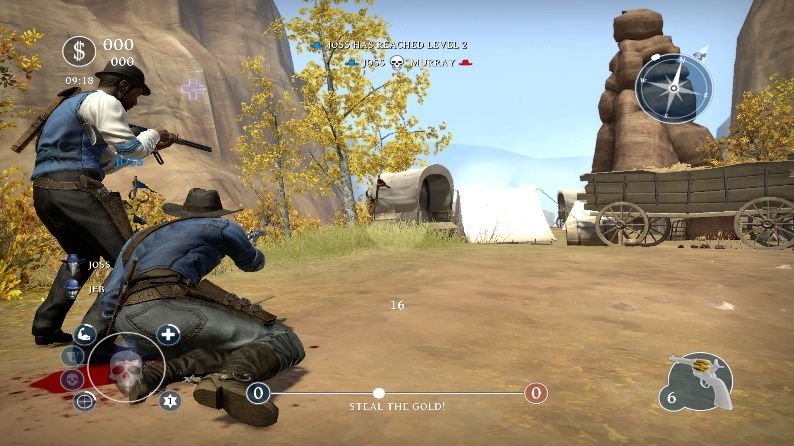Select the revolver weapon icon
The image size is (794, 446).
(x=700, y=378)
